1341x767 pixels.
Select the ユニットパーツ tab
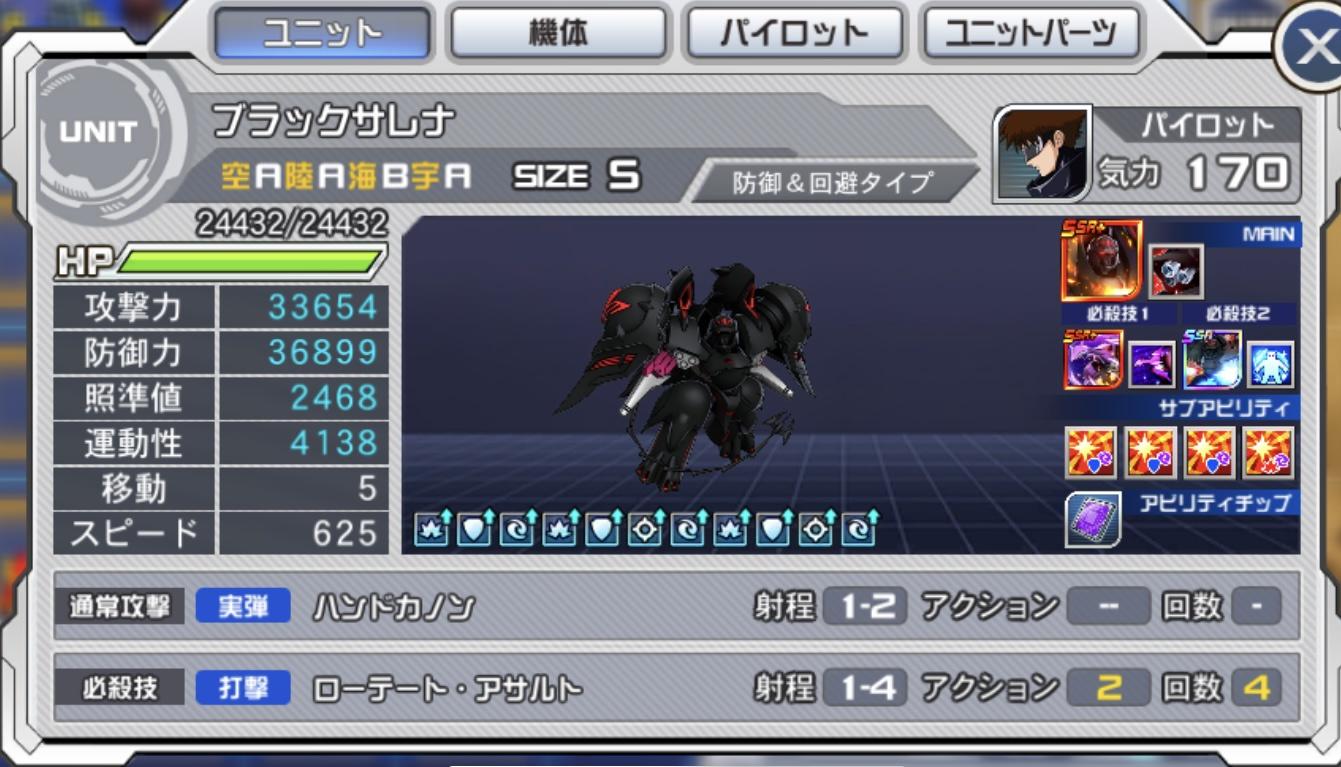(1030, 33)
